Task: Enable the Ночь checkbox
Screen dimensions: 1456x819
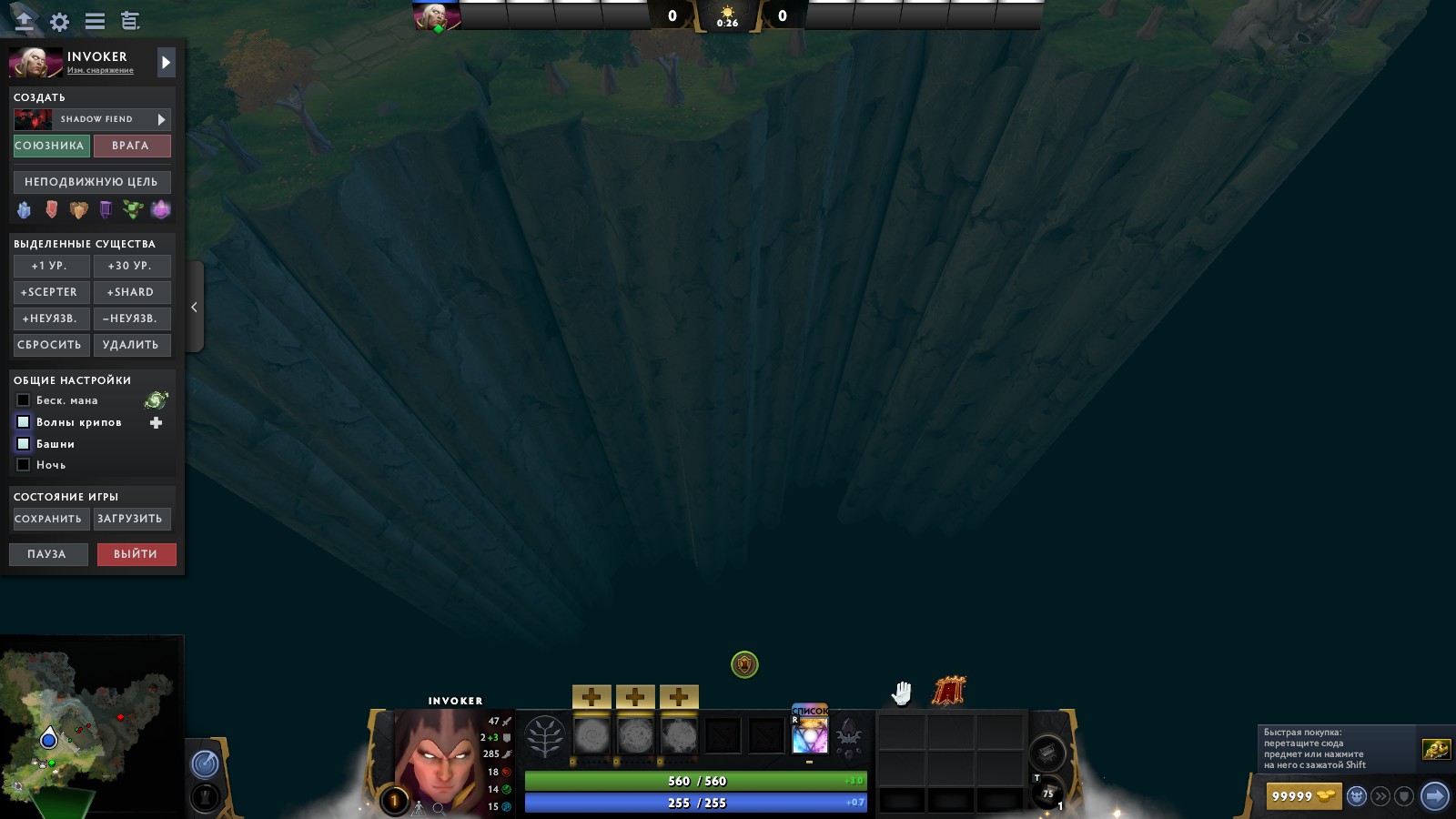Action: click(23, 464)
